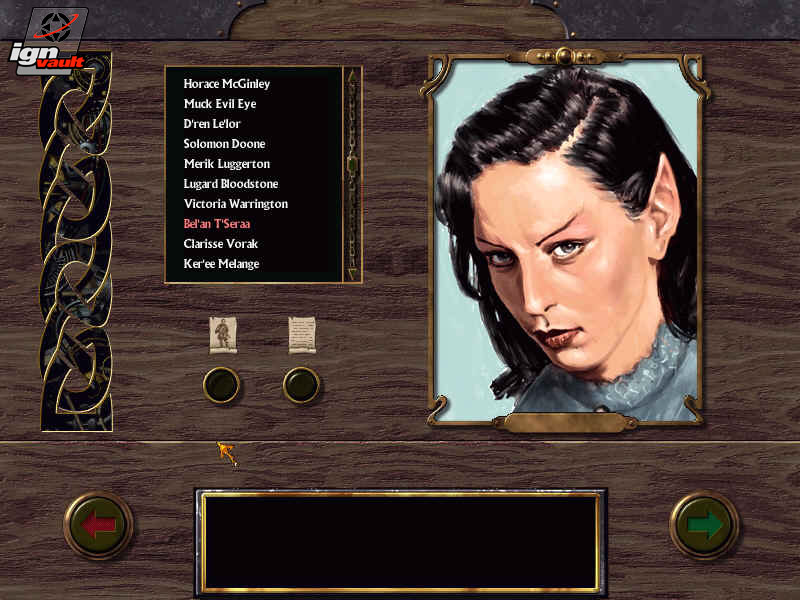Continue with the green right arrow
Screen dimensions: 800x600
tap(704, 525)
